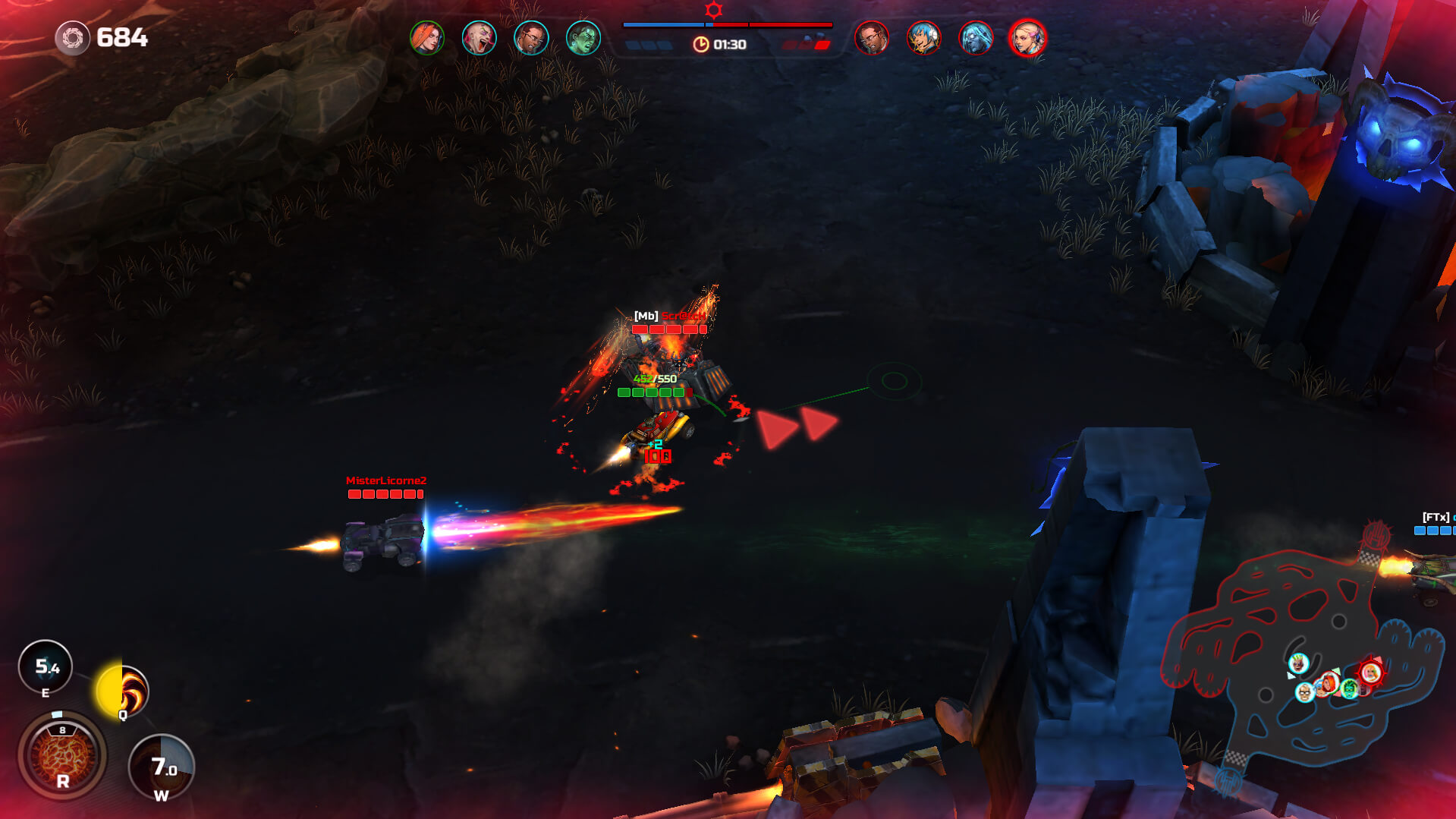Use the lava orb R ultimate
The image size is (1456, 819).
pyautogui.click(x=62, y=755)
